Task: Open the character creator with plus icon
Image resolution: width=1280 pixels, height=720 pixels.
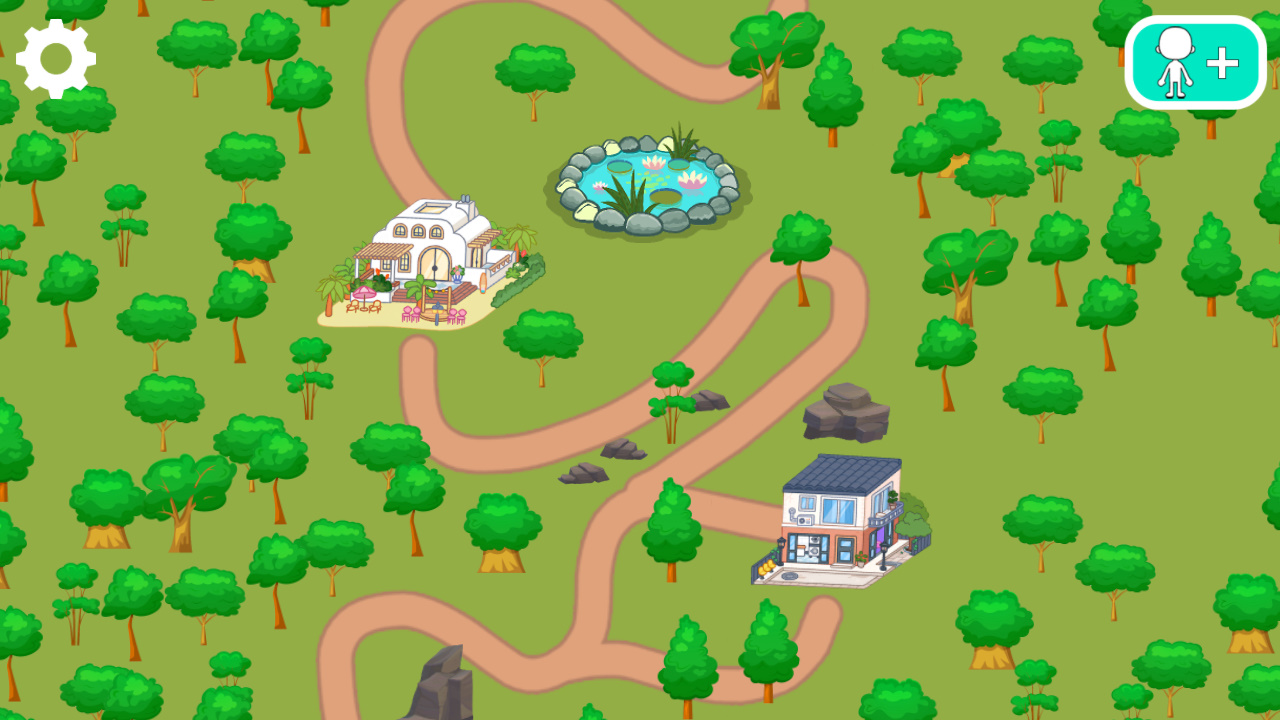Action: click(x=1193, y=62)
